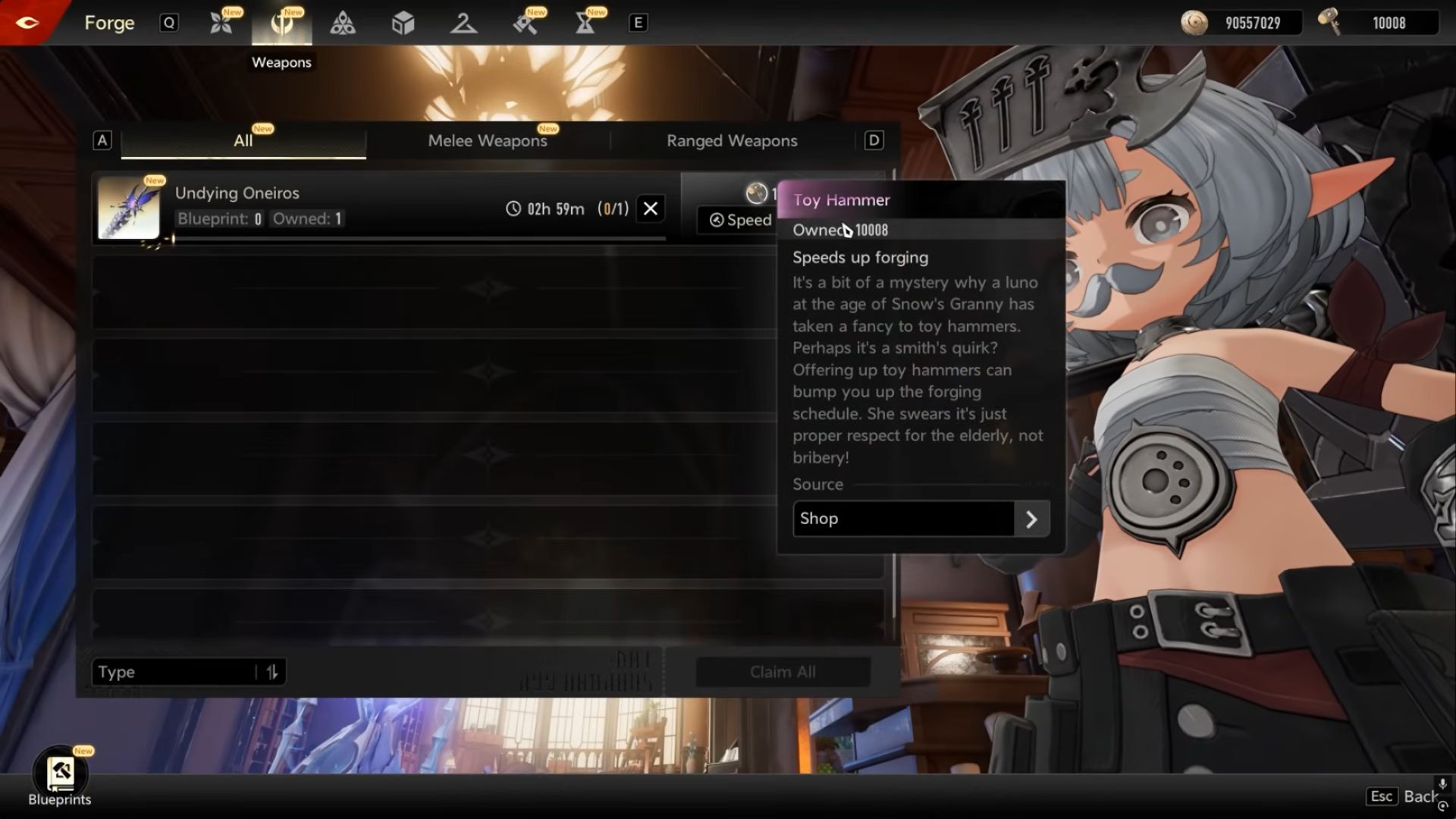
Task: Open the hourglass forge category icon
Action: pyautogui.click(x=585, y=23)
